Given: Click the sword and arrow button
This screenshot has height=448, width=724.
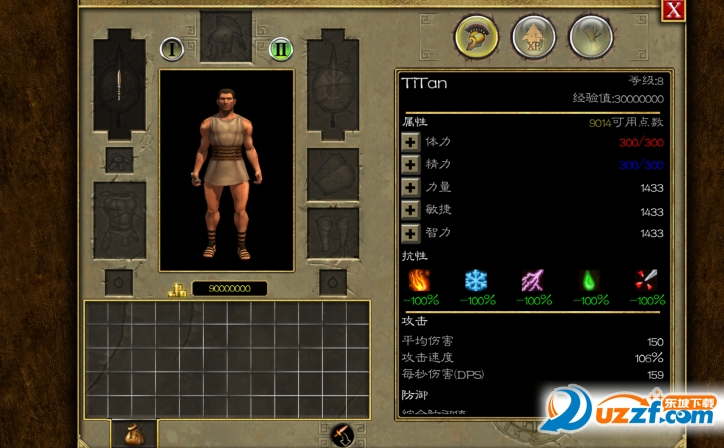Looking at the screenshot, I should (x=342, y=435).
